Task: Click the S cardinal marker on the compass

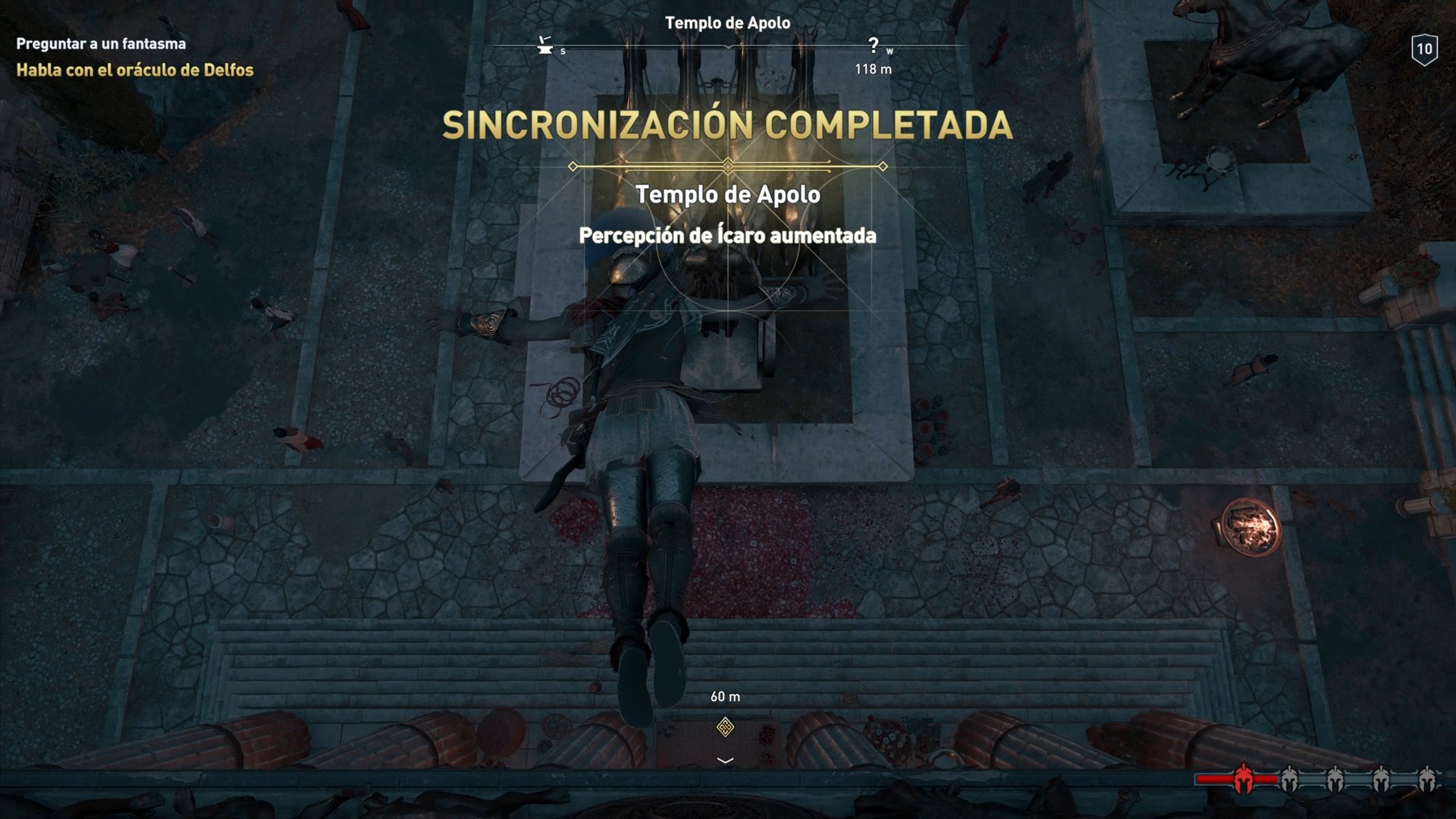Action: click(563, 50)
